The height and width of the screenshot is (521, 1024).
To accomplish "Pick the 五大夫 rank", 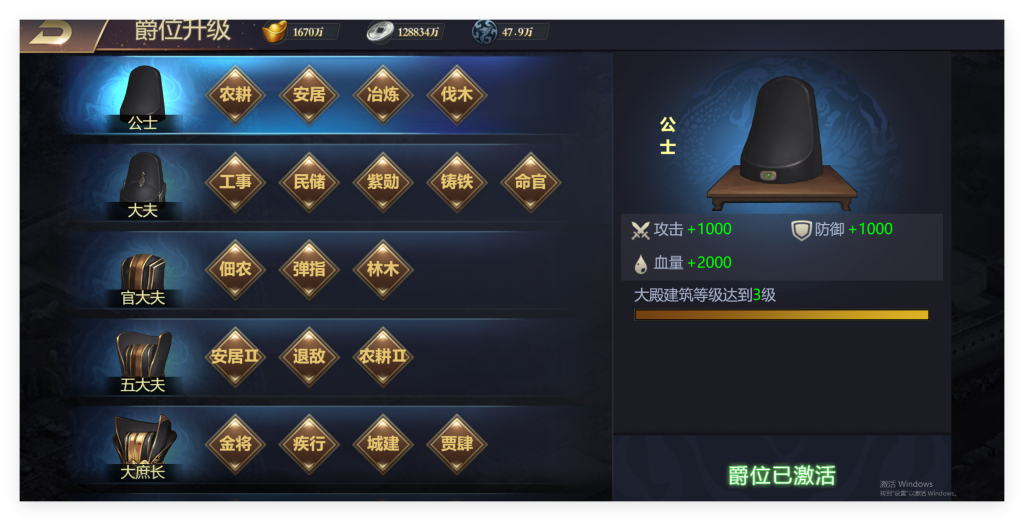I will (142, 360).
